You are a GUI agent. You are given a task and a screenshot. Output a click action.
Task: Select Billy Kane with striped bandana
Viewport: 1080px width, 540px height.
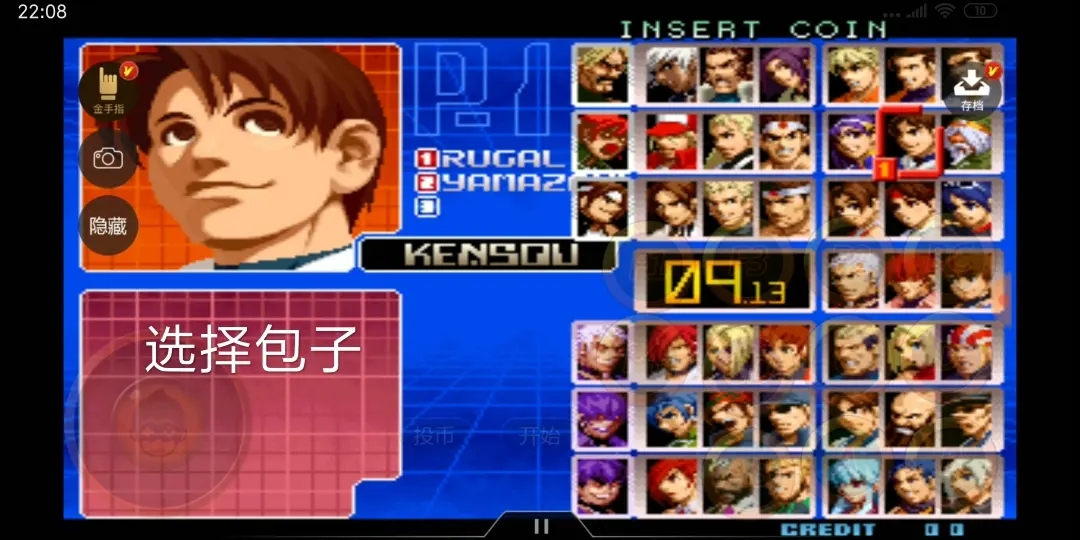pos(966,351)
